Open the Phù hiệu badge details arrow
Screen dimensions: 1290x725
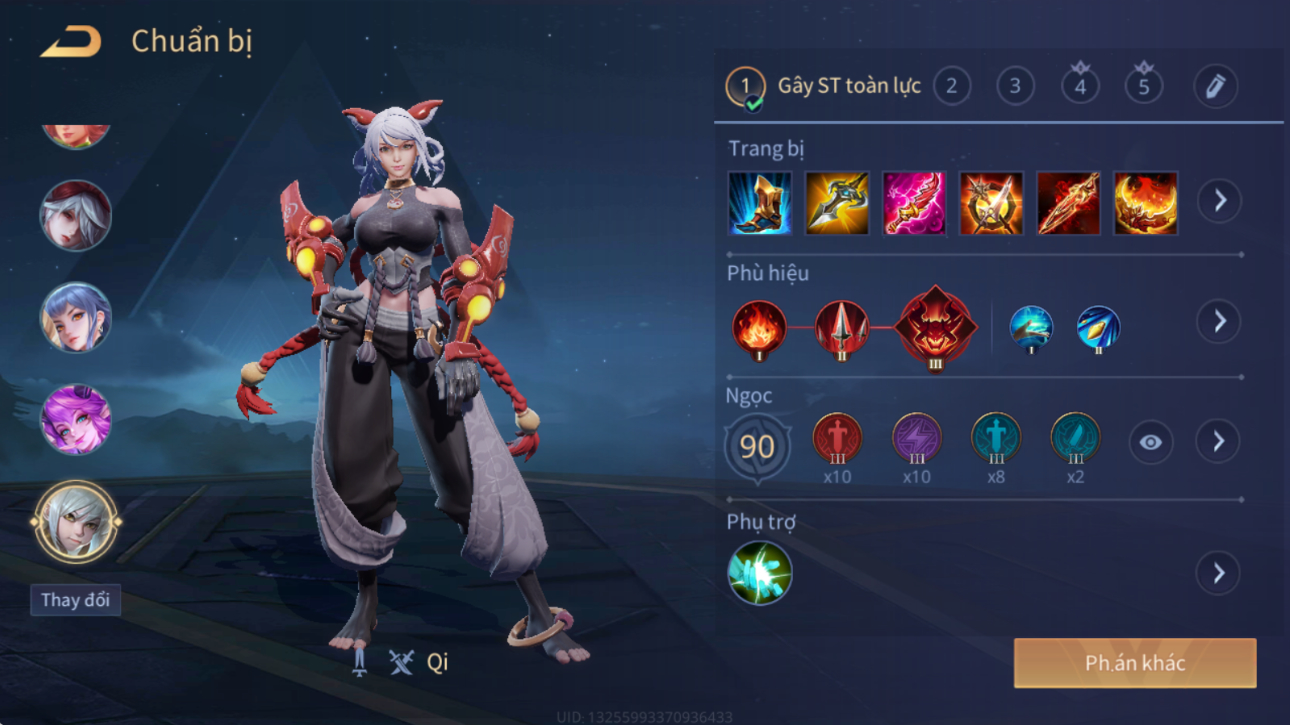click(1218, 321)
